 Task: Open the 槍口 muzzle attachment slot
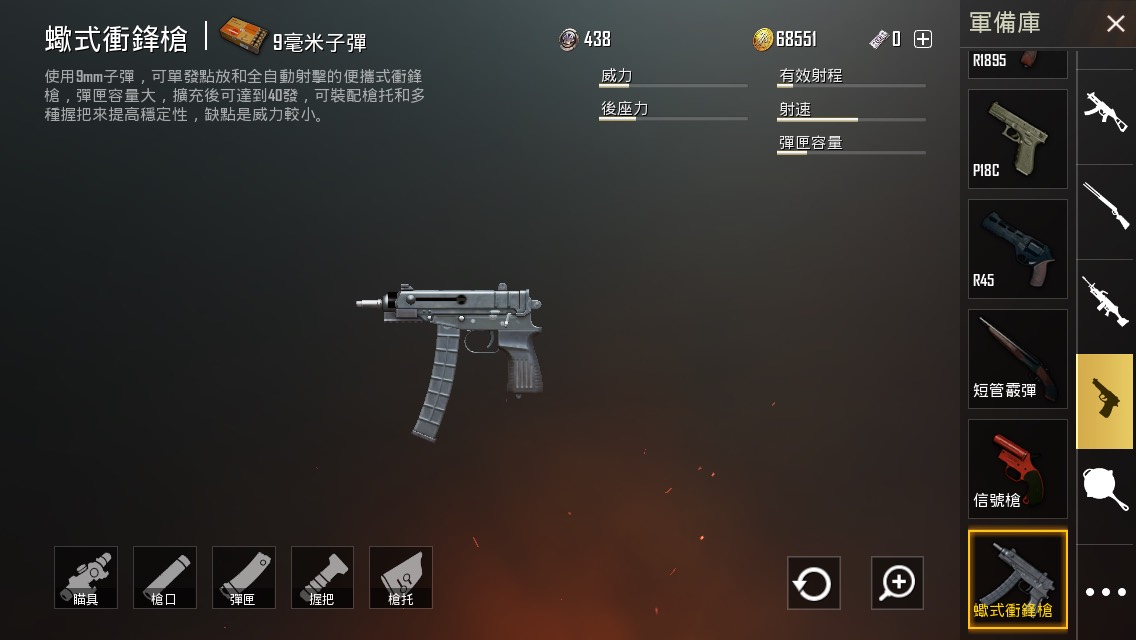point(165,577)
